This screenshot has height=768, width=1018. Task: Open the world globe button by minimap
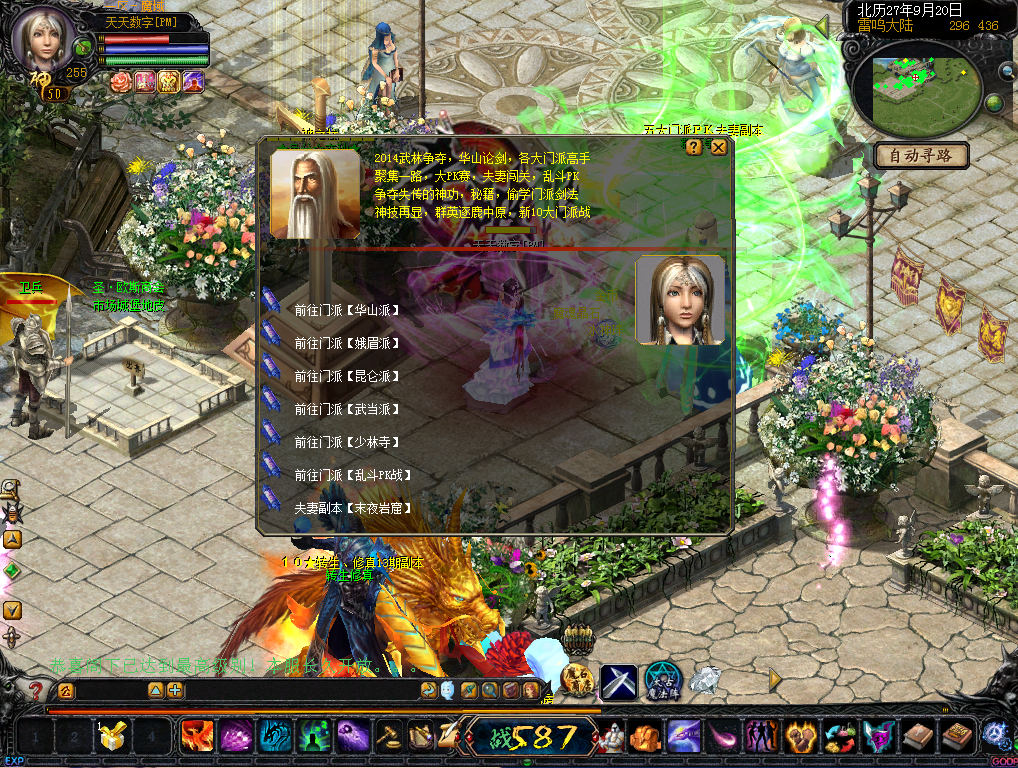[x=994, y=103]
